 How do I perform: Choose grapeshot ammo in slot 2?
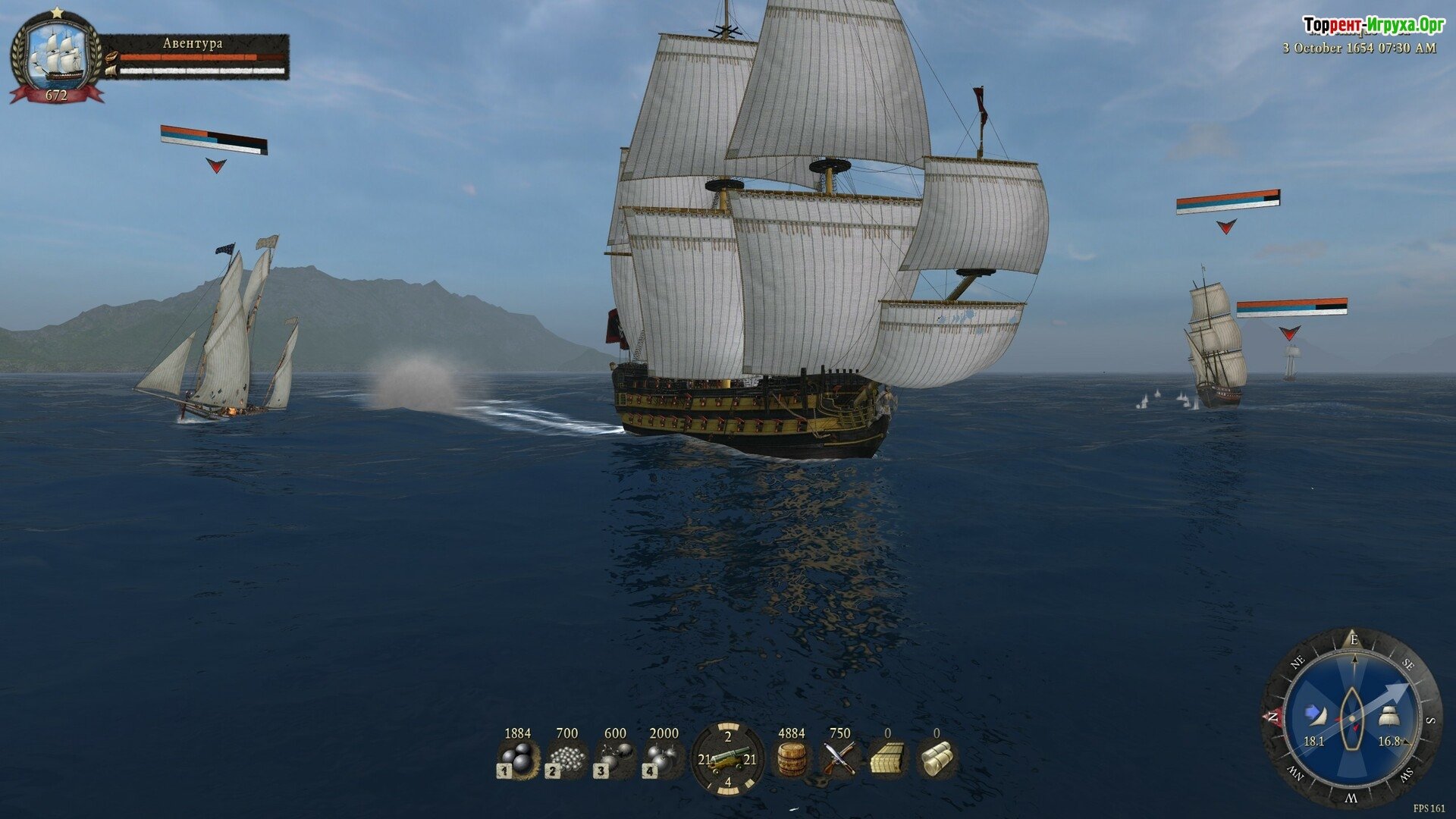(x=566, y=758)
